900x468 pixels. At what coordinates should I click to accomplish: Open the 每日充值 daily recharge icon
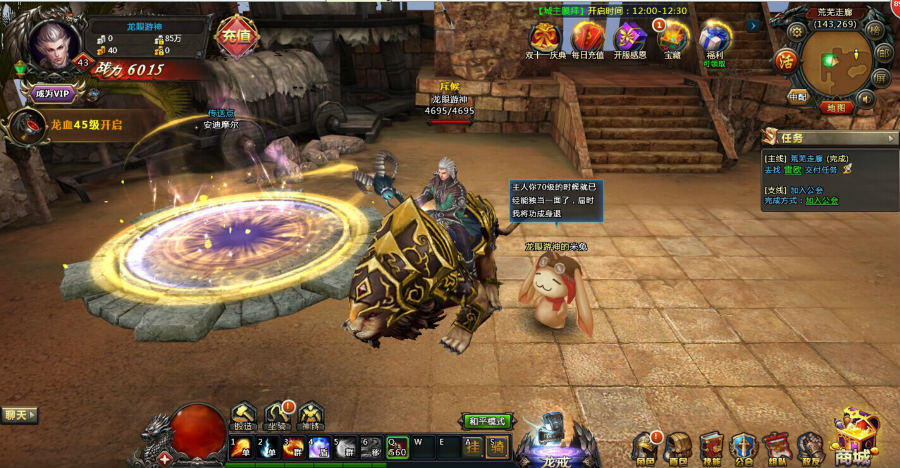587,38
